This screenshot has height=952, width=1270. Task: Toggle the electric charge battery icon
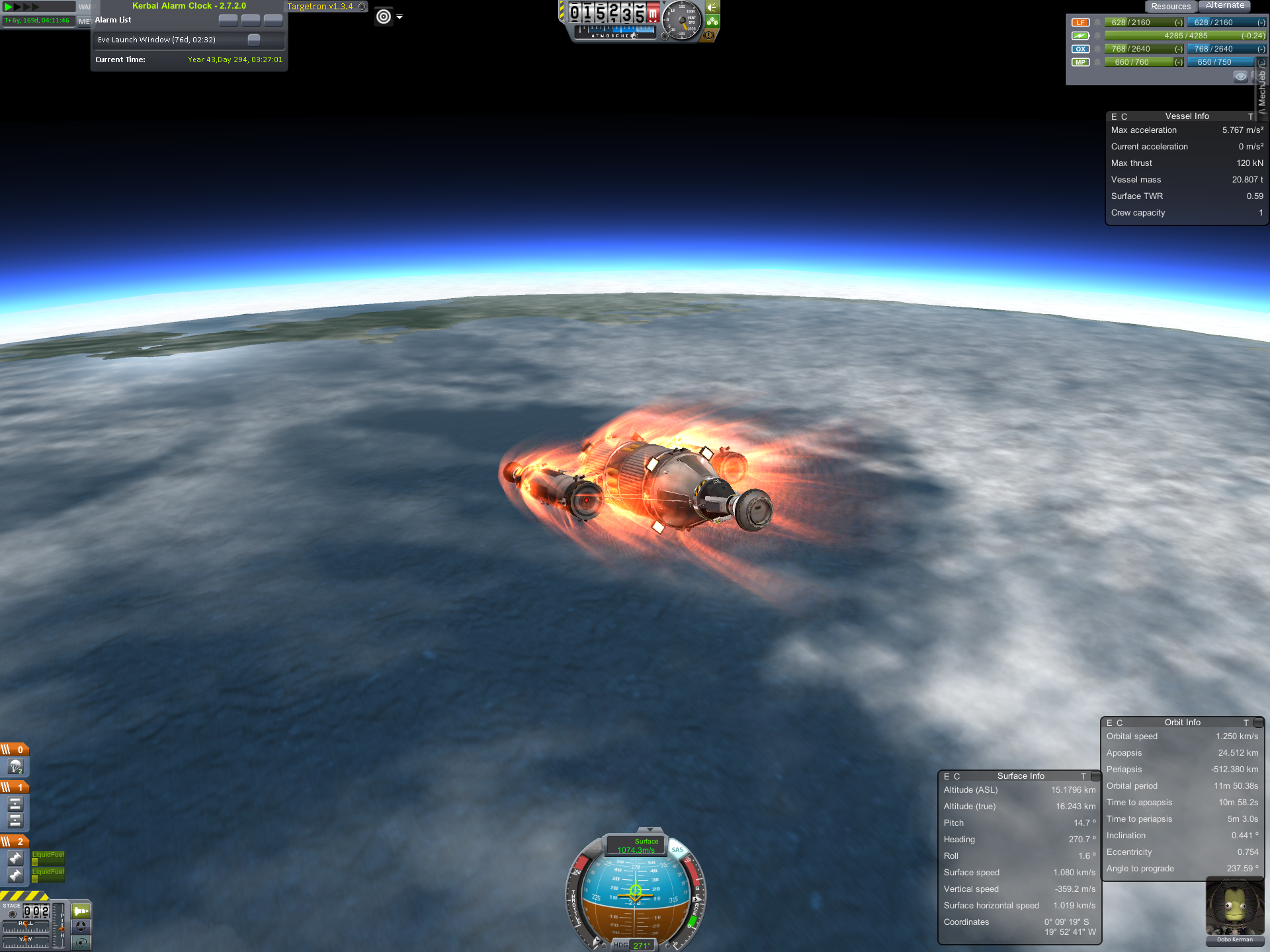pyautogui.click(x=1080, y=36)
